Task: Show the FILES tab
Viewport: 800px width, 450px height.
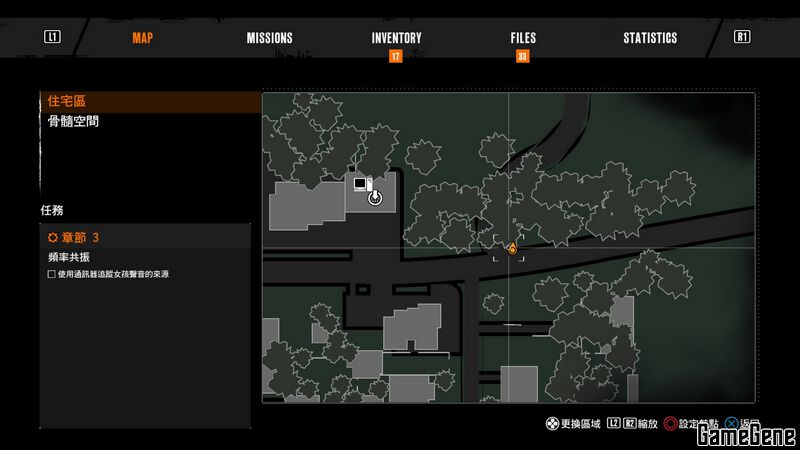Action: [523, 38]
